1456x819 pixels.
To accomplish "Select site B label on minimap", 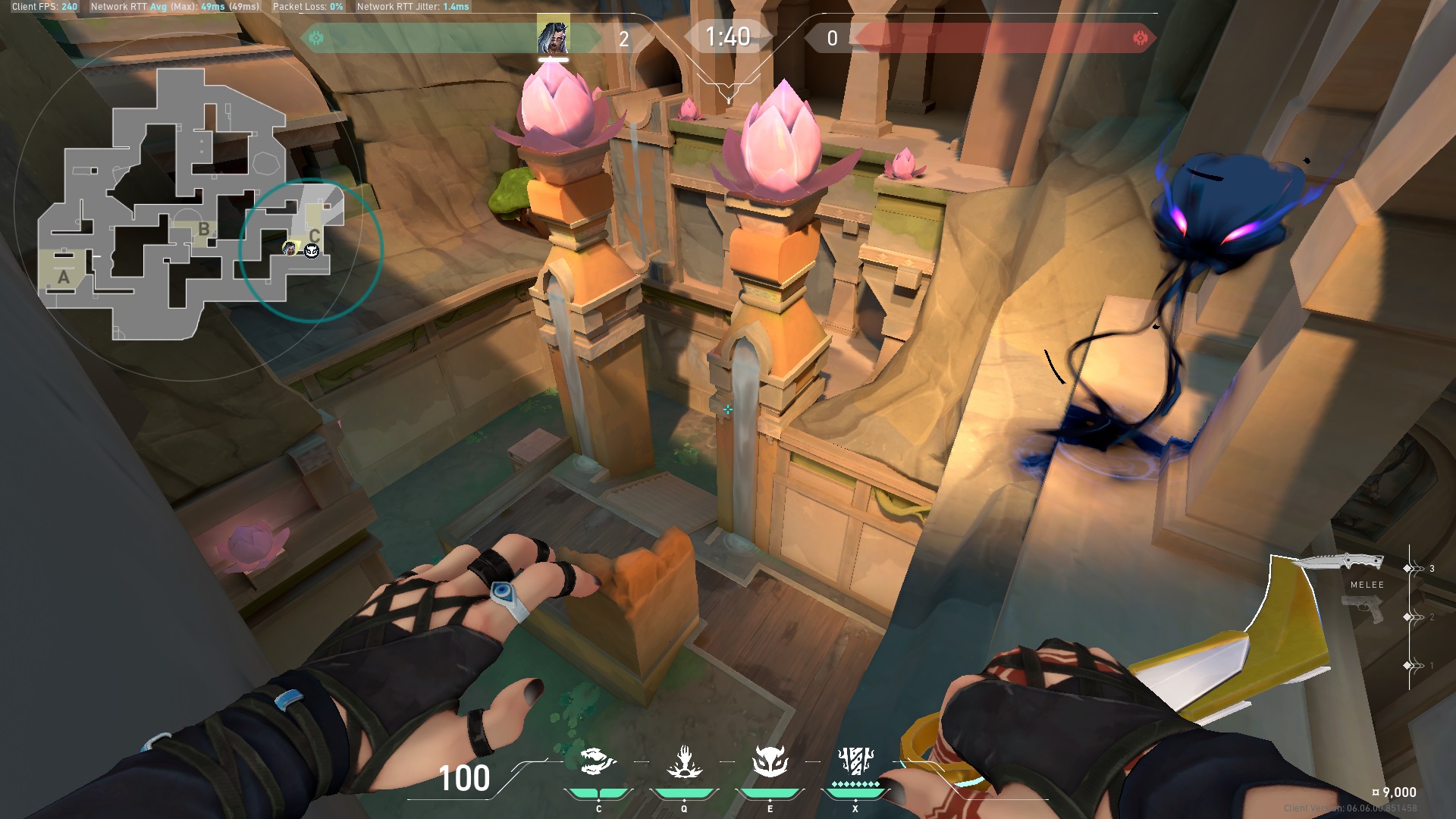I will 203,228.
